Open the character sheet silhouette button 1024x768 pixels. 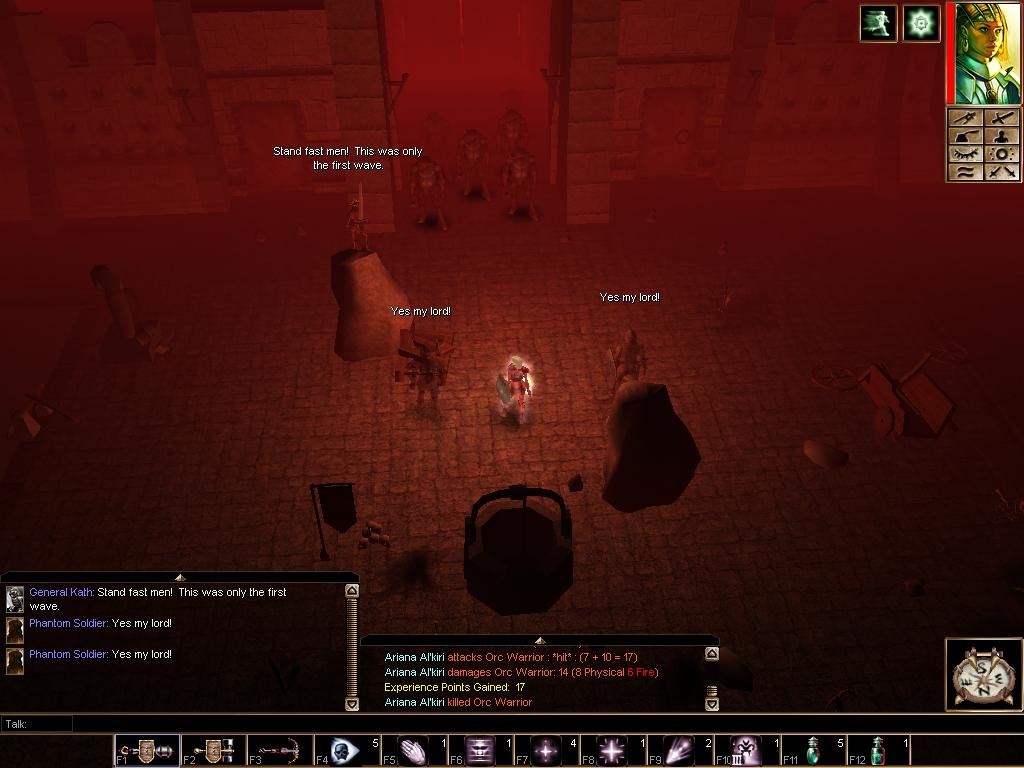click(x=1002, y=136)
